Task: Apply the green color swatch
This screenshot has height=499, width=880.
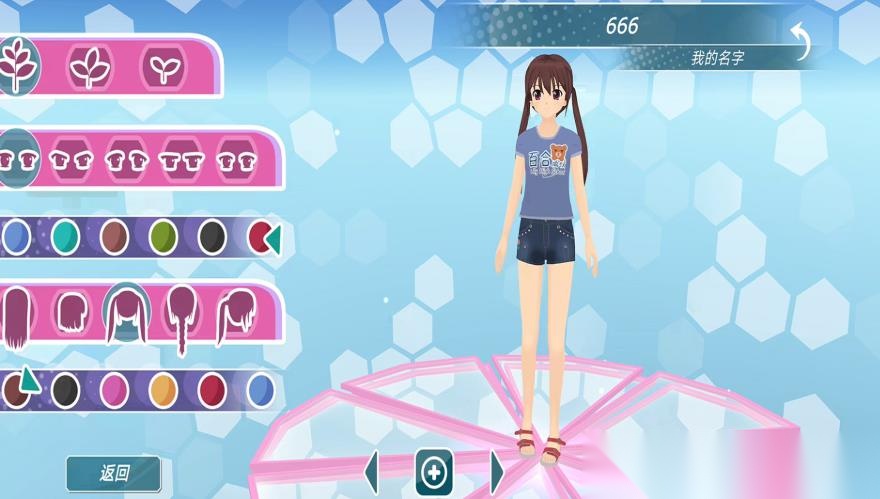Action: point(163,237)
